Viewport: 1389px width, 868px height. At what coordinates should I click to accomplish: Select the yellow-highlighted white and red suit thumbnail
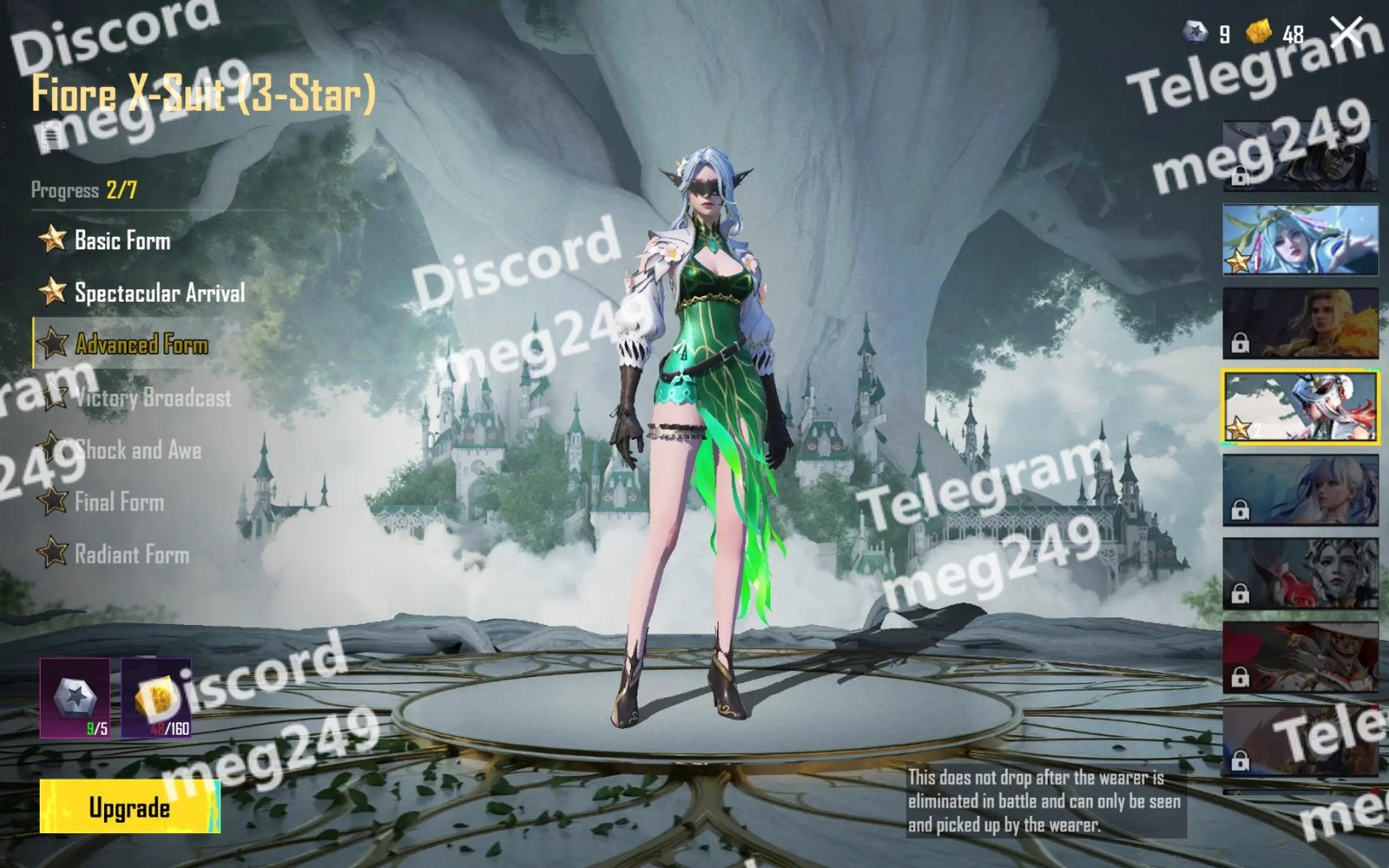point(1300,407)
